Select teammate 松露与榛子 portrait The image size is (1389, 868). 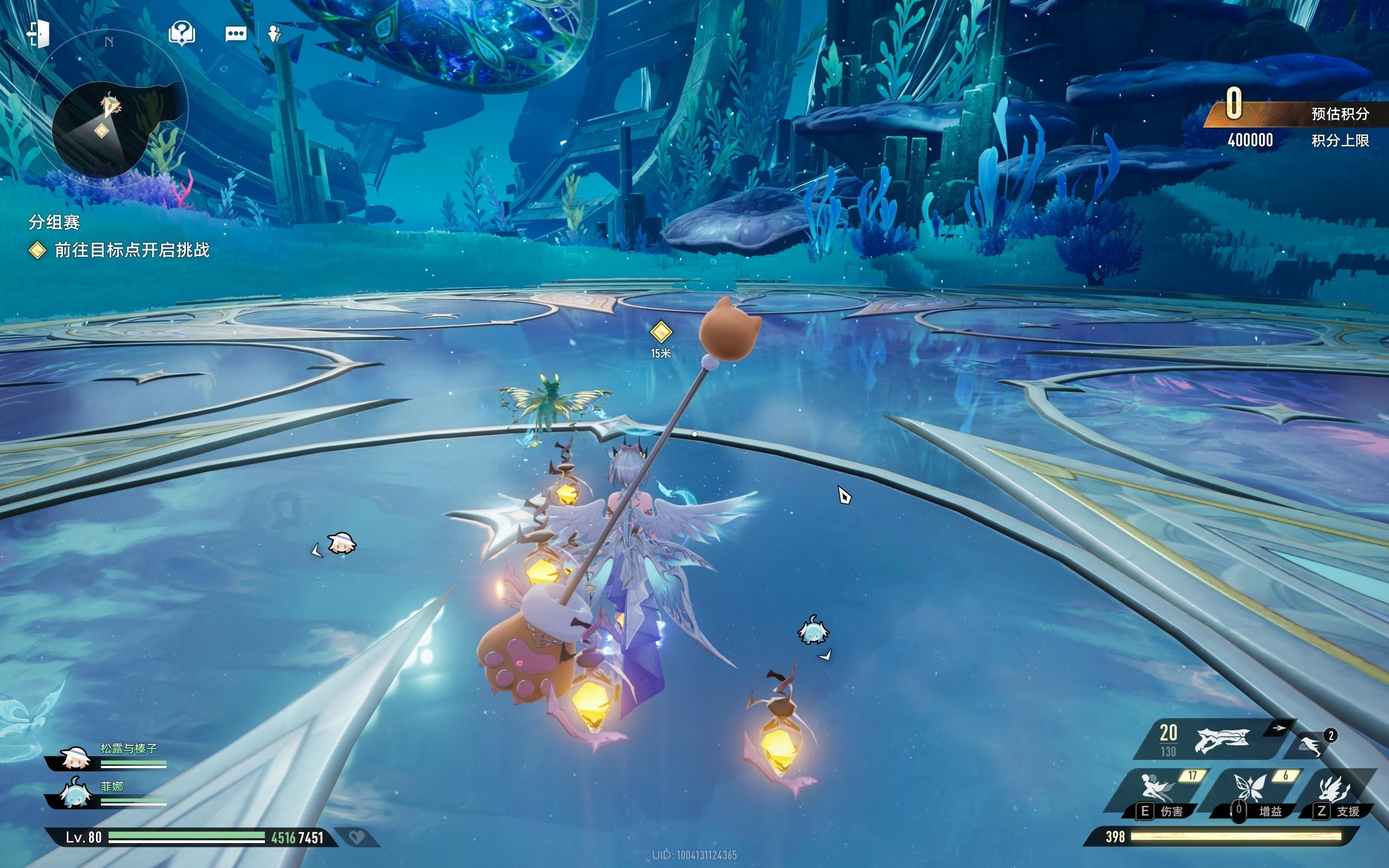[74, 759]
